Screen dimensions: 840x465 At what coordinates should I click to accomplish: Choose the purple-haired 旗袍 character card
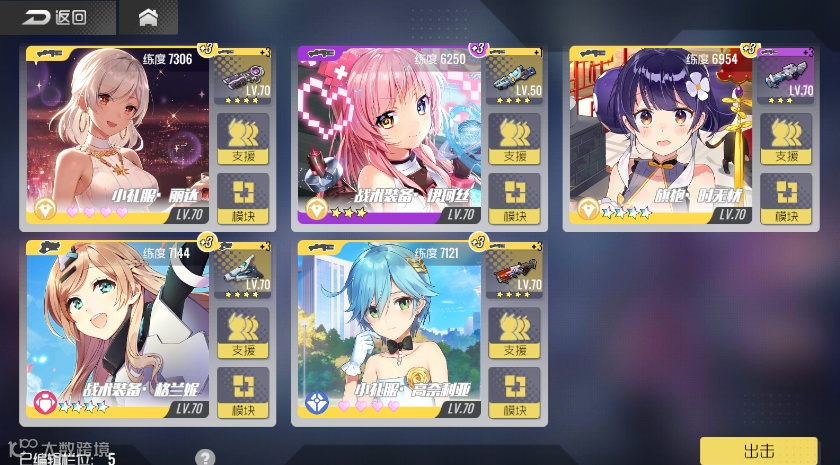pyautogui.click(x=662, y=135)
